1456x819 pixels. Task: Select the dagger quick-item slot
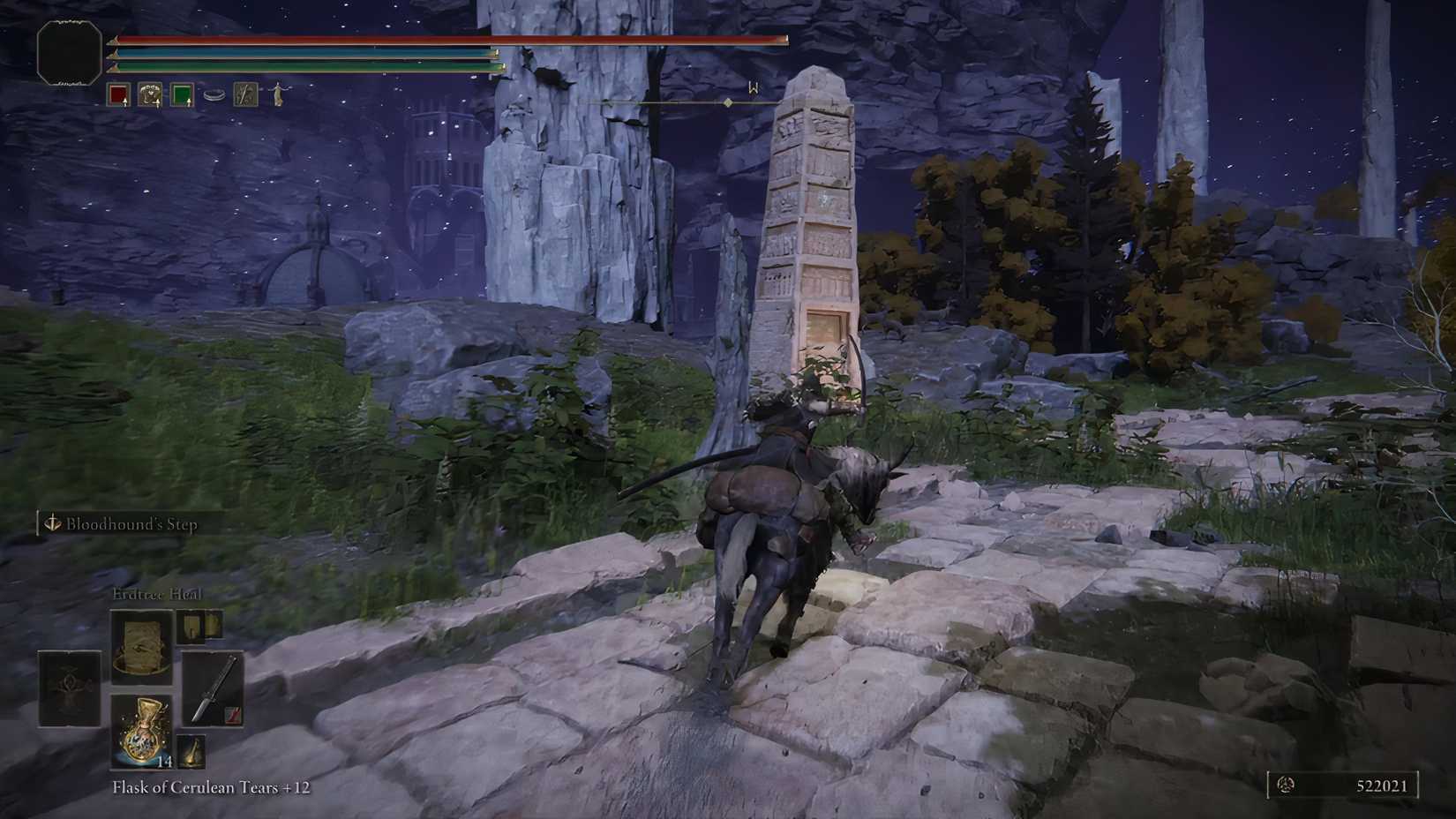coord(212,688)
